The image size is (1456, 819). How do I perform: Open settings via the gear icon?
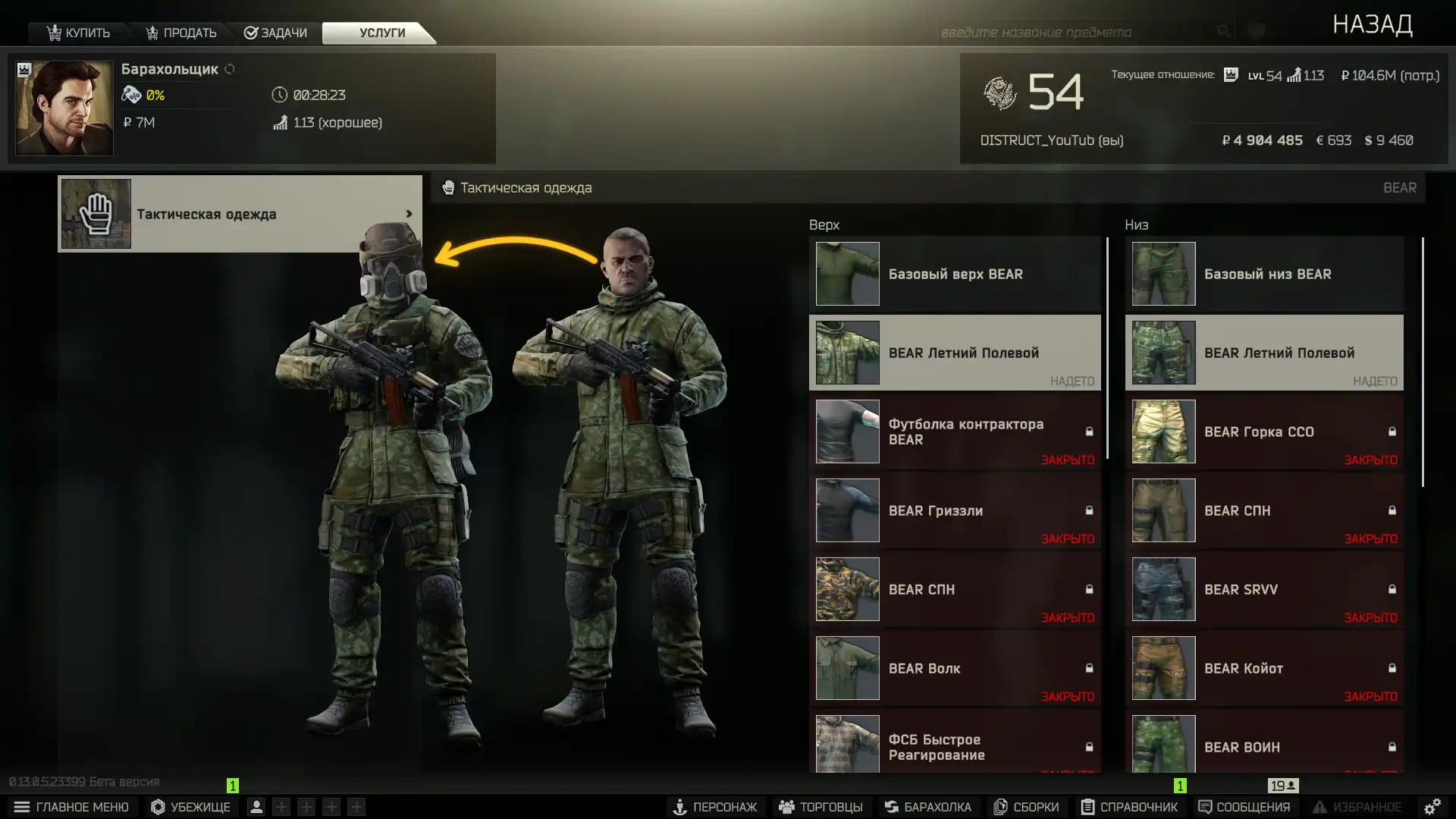1432,807
